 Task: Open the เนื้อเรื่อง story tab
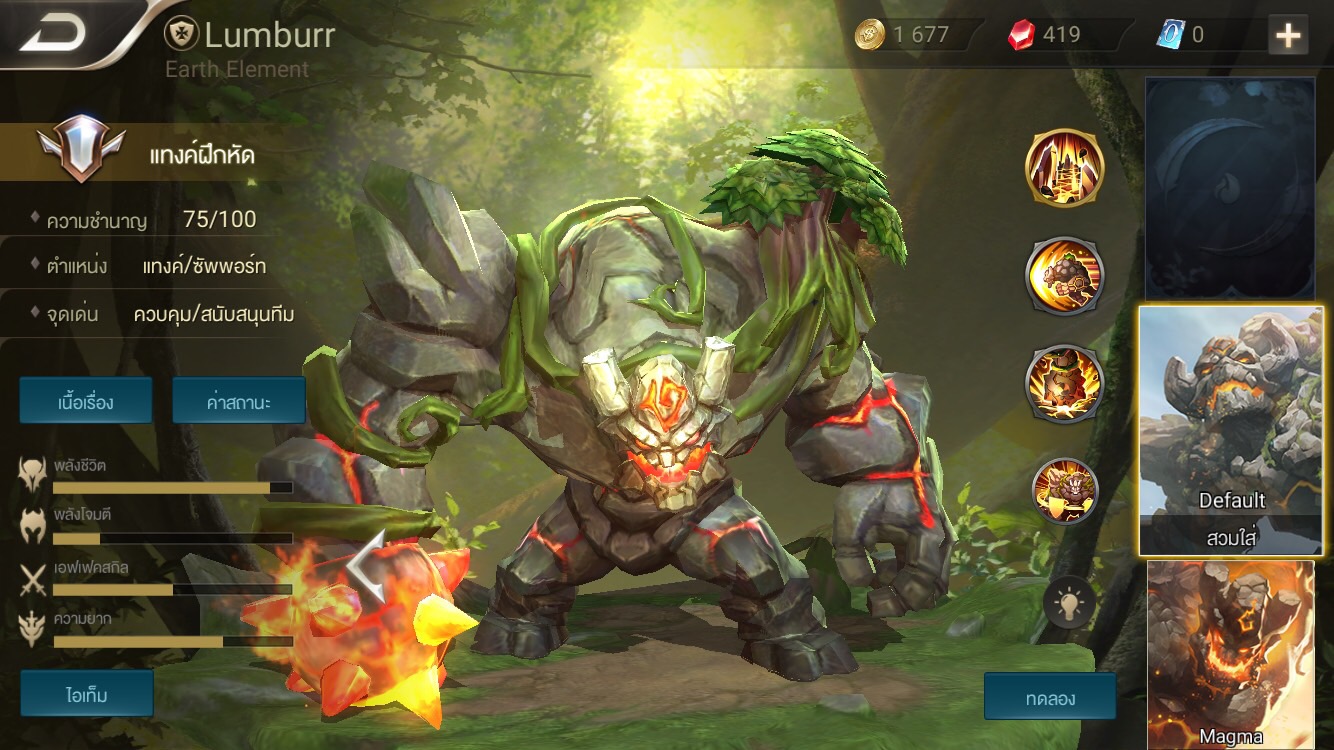pos(86,400)
